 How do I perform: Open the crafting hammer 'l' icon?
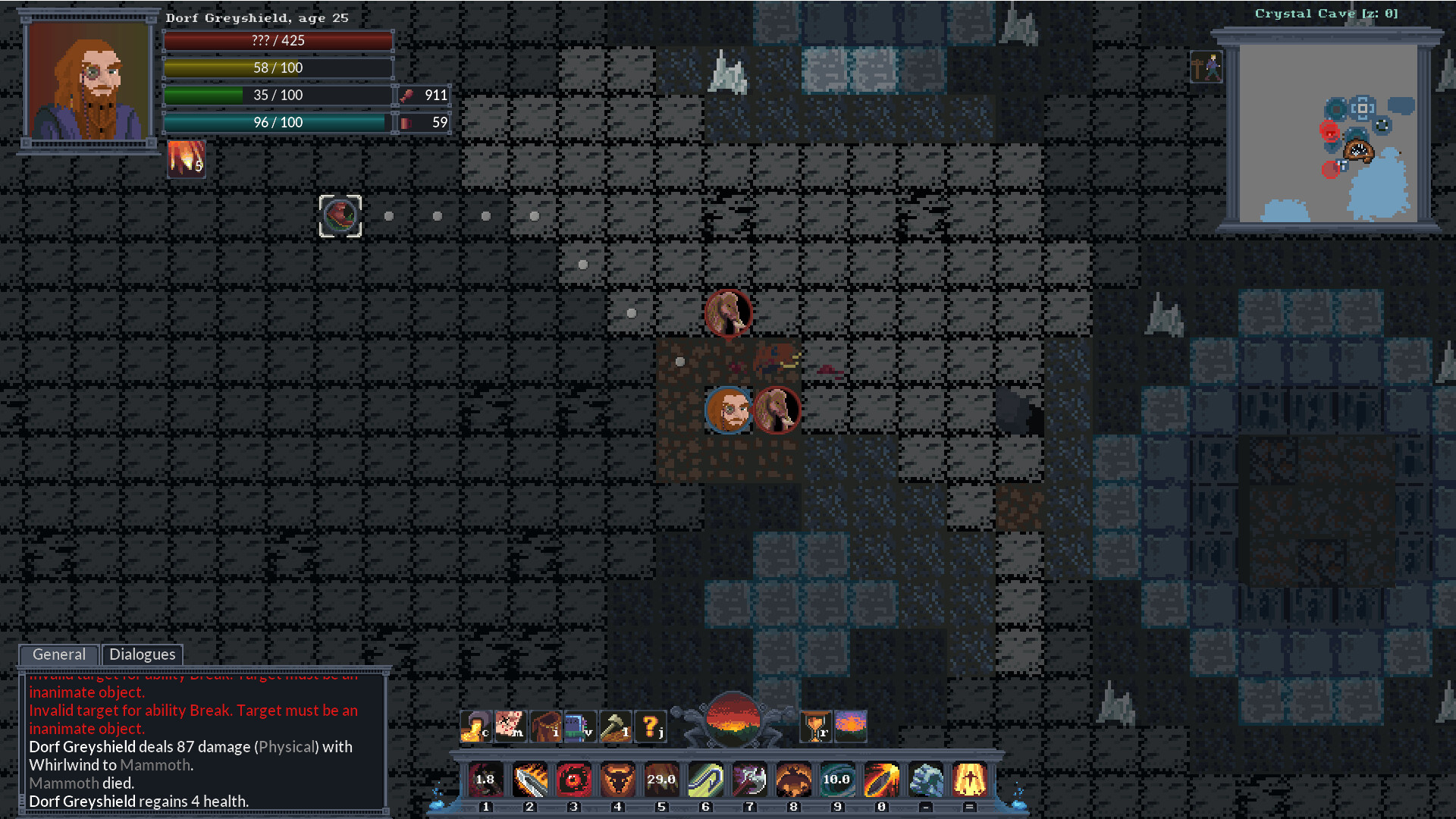tap(617, 726)
